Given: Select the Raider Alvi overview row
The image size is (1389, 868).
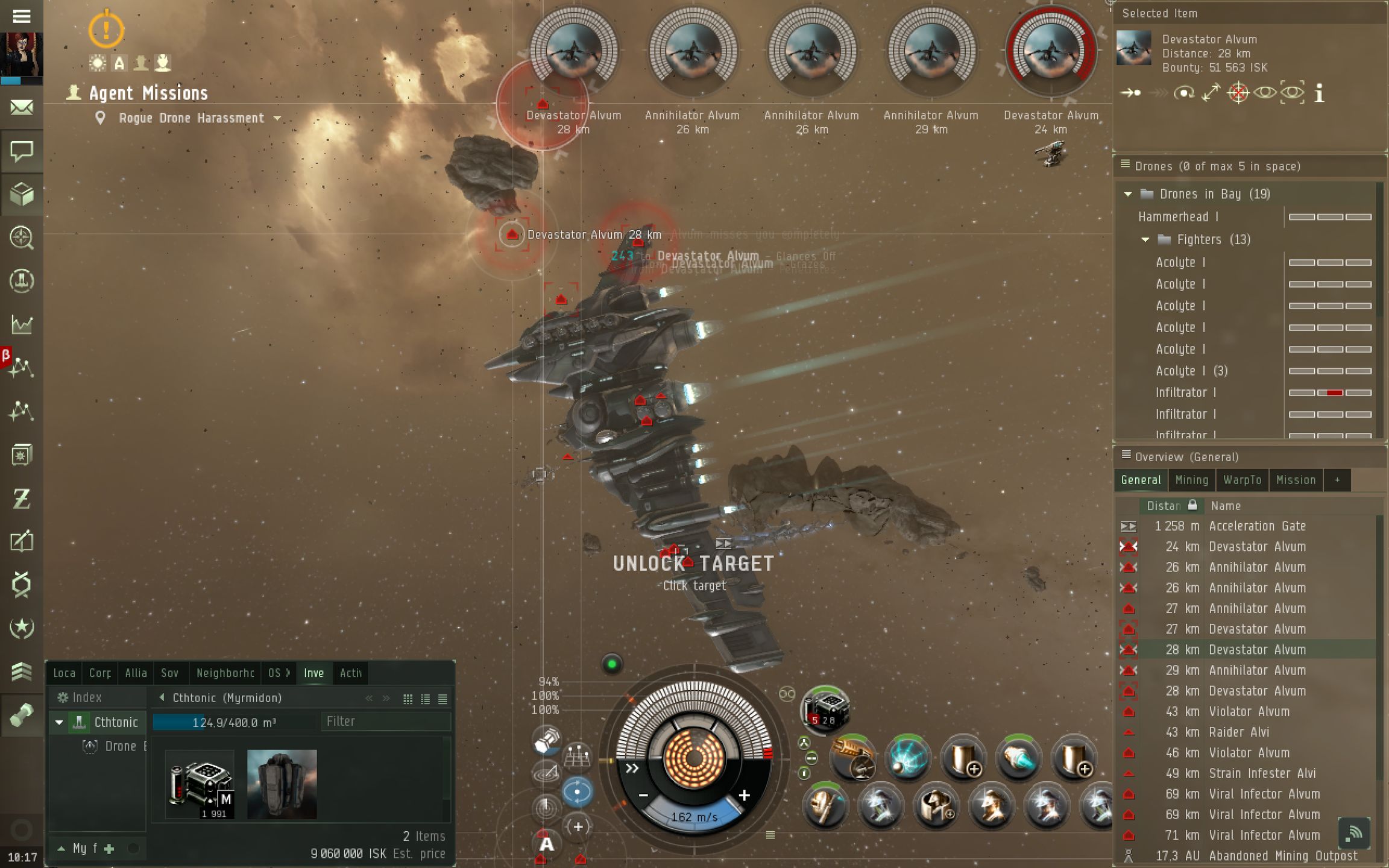Looking at the screenshot, I should (1238, 732).
